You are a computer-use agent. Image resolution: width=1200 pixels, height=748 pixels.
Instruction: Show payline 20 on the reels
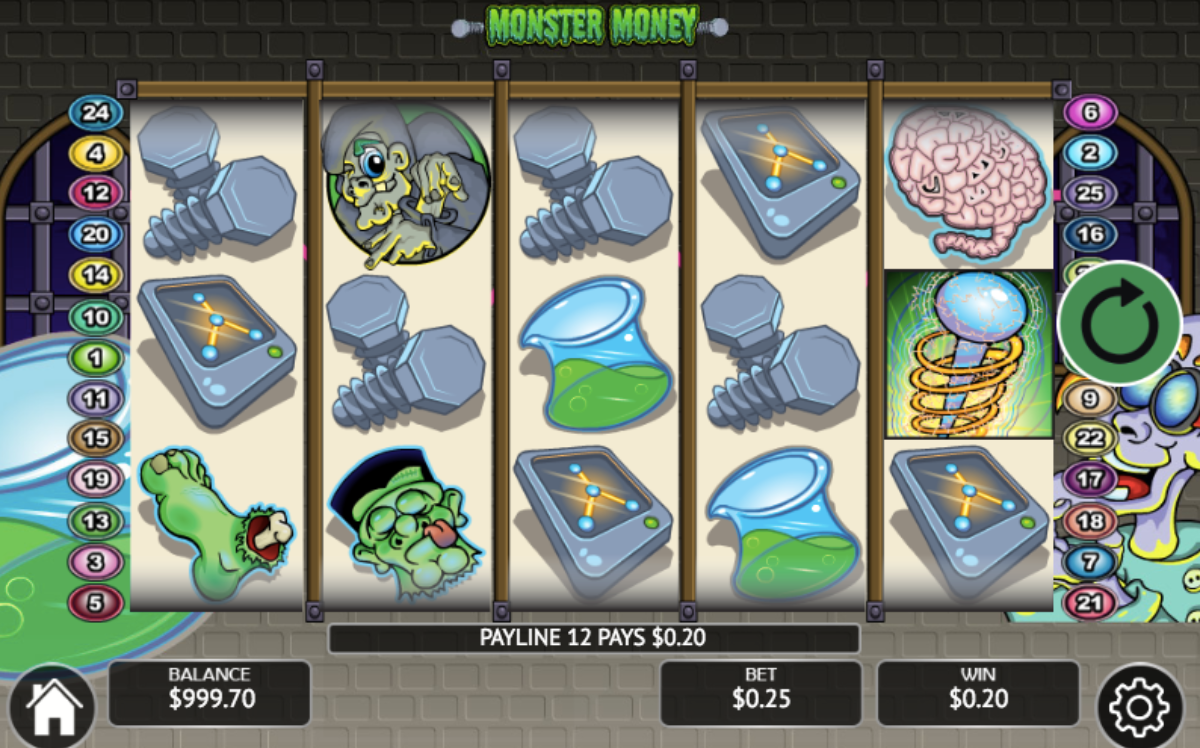(x=95, y=234)
